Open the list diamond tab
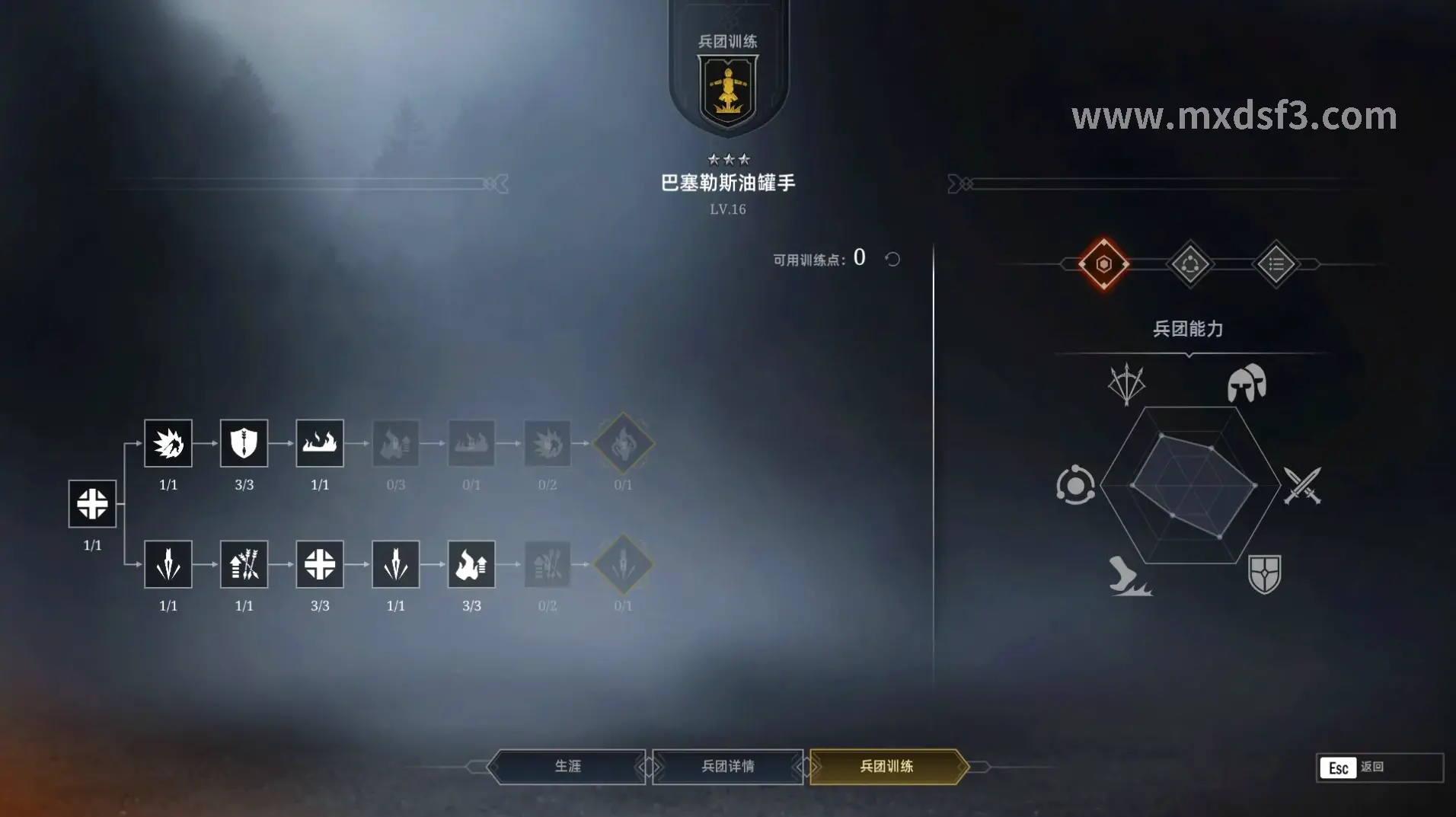Screen dimensions: 1456x817 (1276, 264)
